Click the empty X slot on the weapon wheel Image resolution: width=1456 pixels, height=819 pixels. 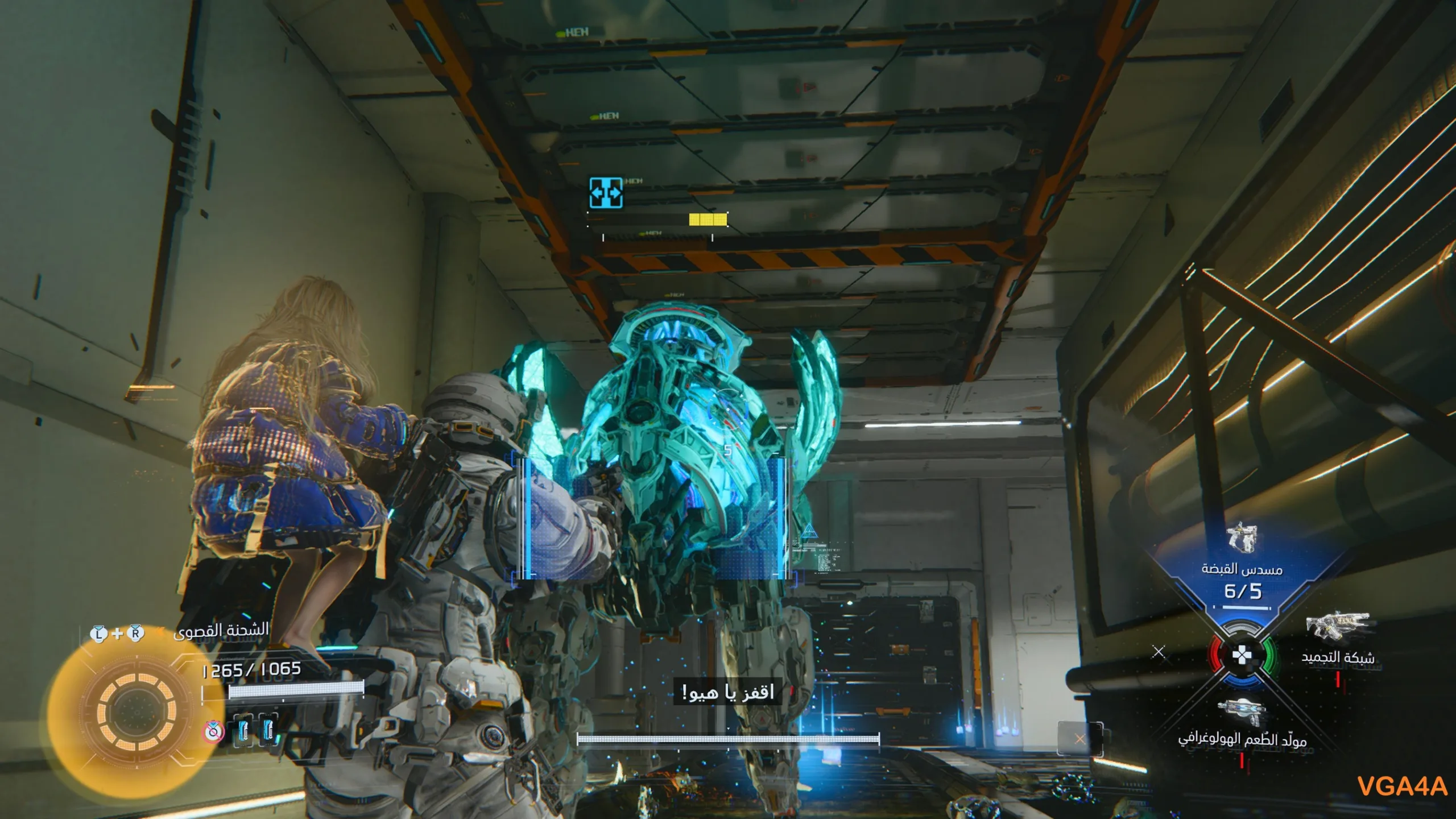point(1159,652)
